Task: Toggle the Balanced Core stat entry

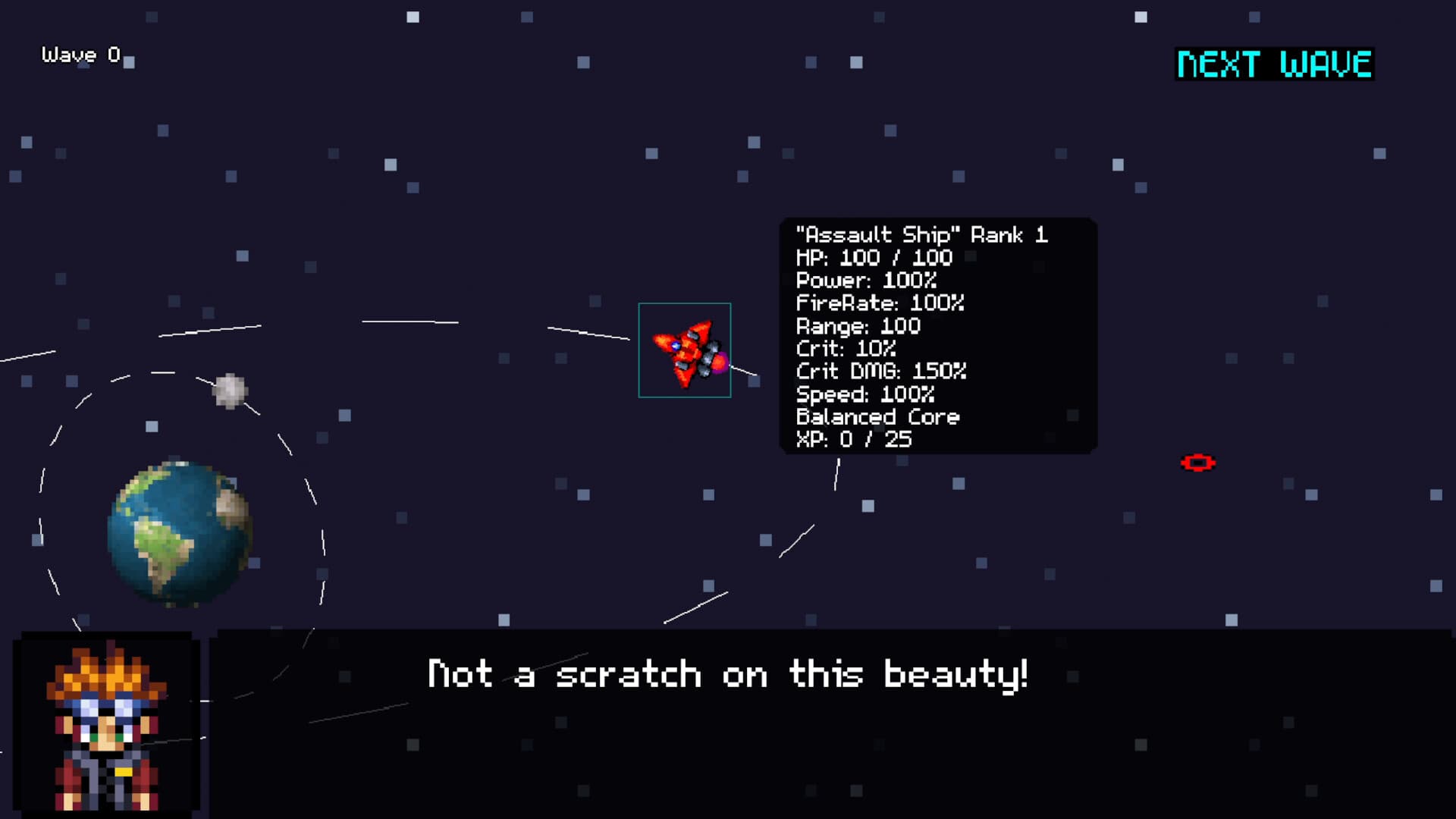Action: coord(877,416)
